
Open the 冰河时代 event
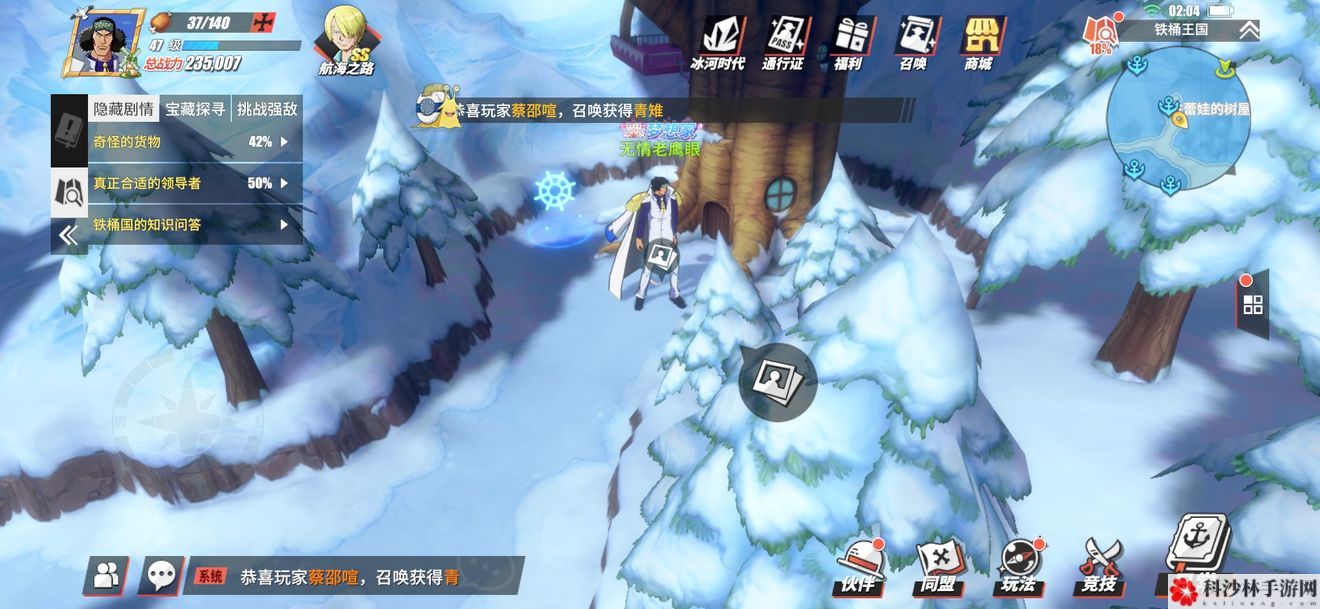tap(717, 43)
